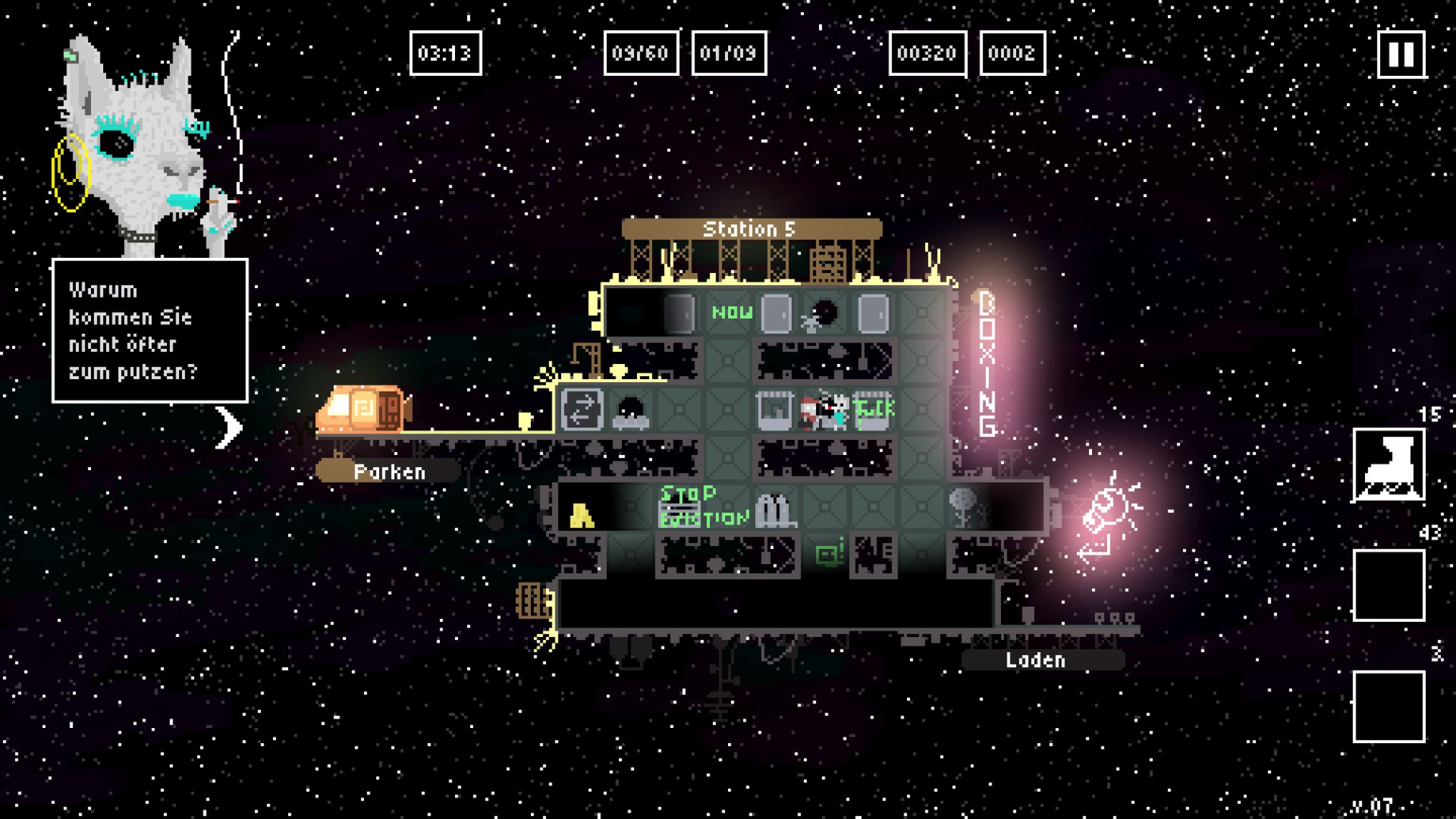This screenshot has height=819, width=1456.
Task: Pause the game with the top-right button
Action: [1401, 54]
